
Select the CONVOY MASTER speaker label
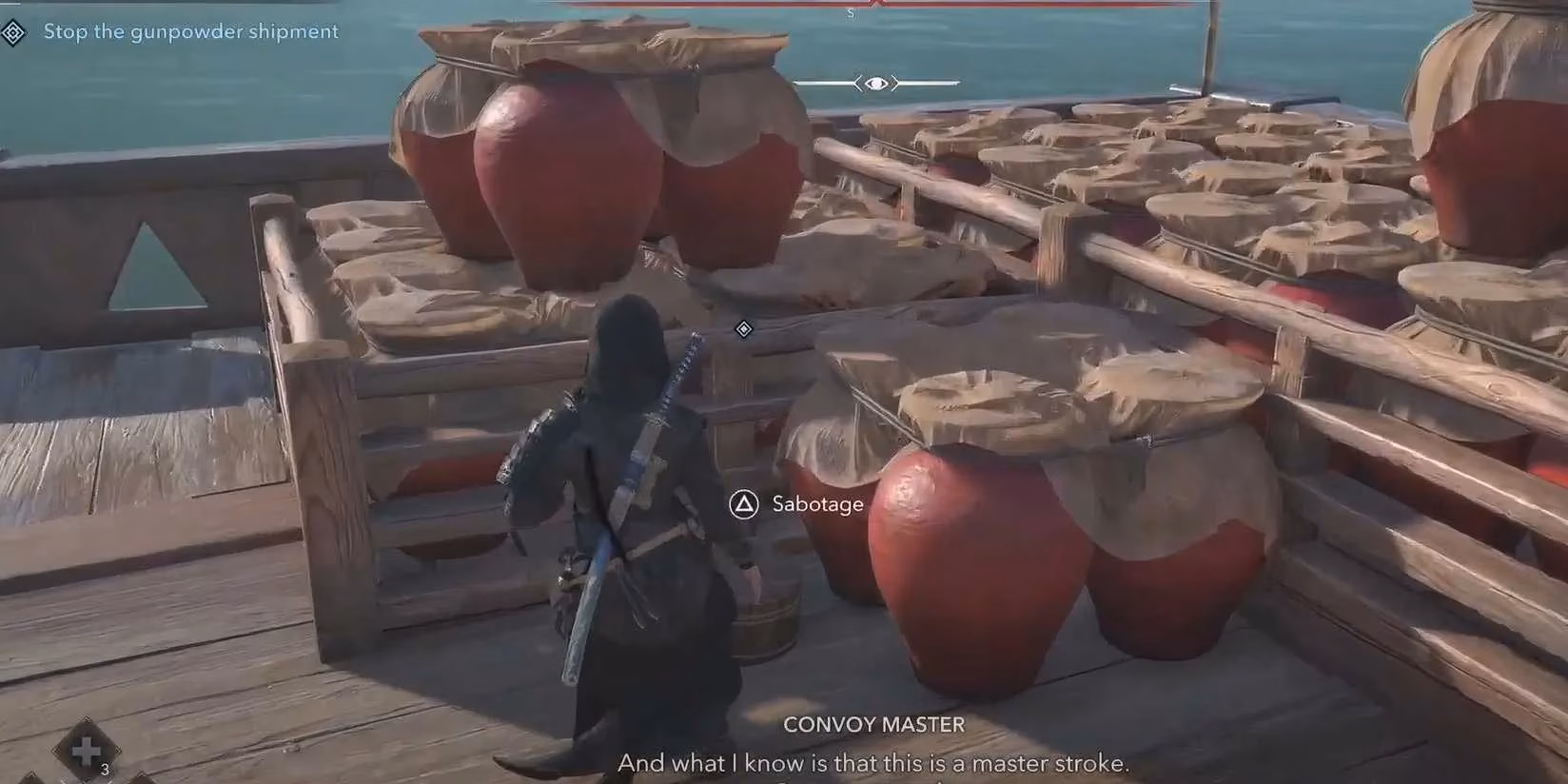[873, 725]
